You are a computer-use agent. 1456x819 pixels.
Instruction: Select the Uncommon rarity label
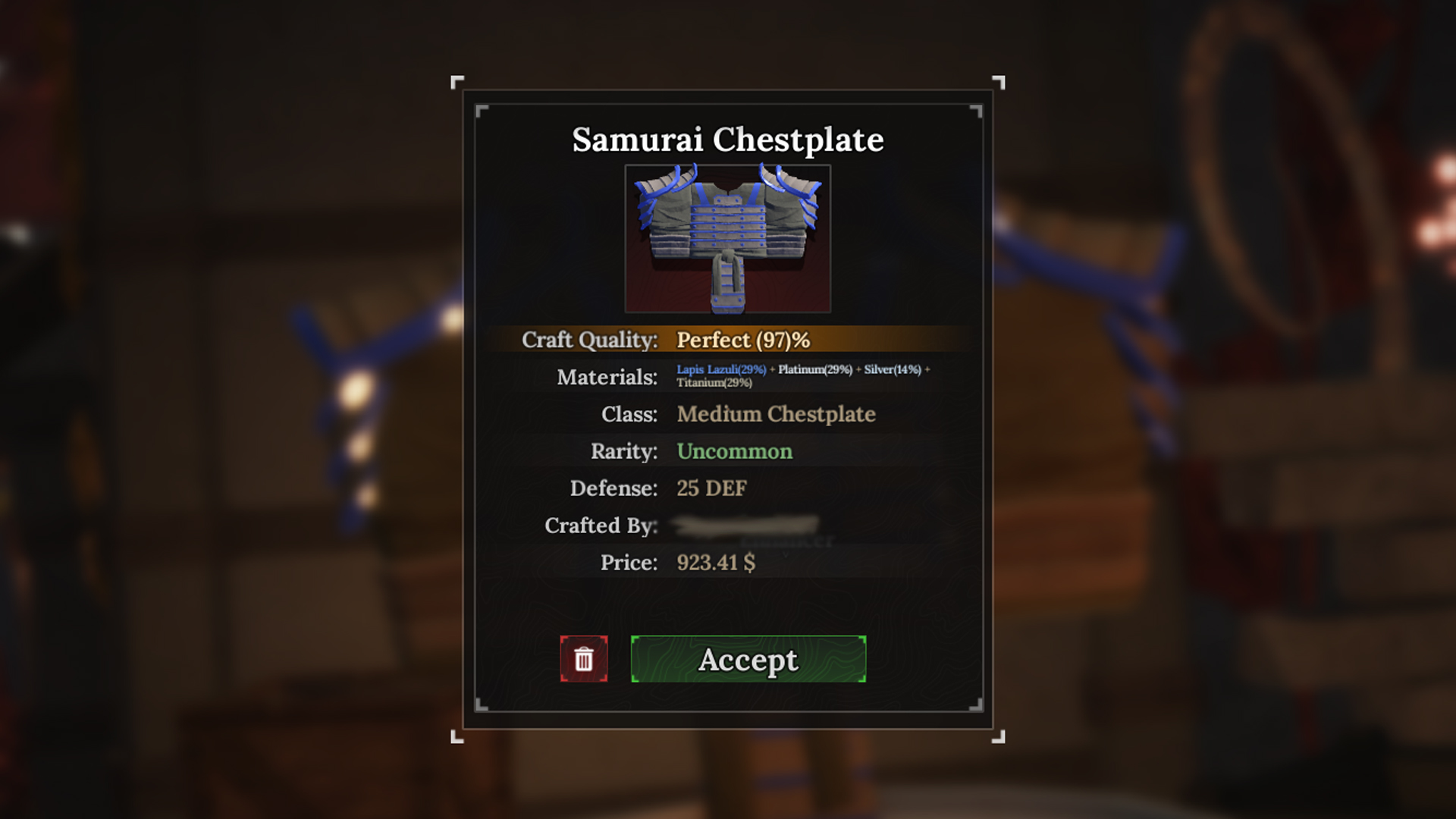(733, 450)
